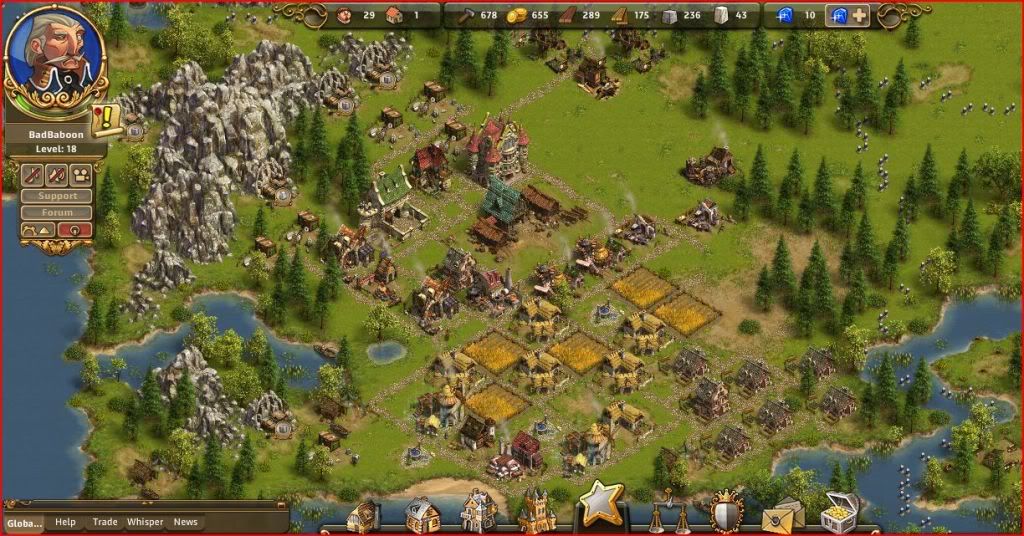
Task: Buy more gems with the plus button
Action: tap(859, 16)
